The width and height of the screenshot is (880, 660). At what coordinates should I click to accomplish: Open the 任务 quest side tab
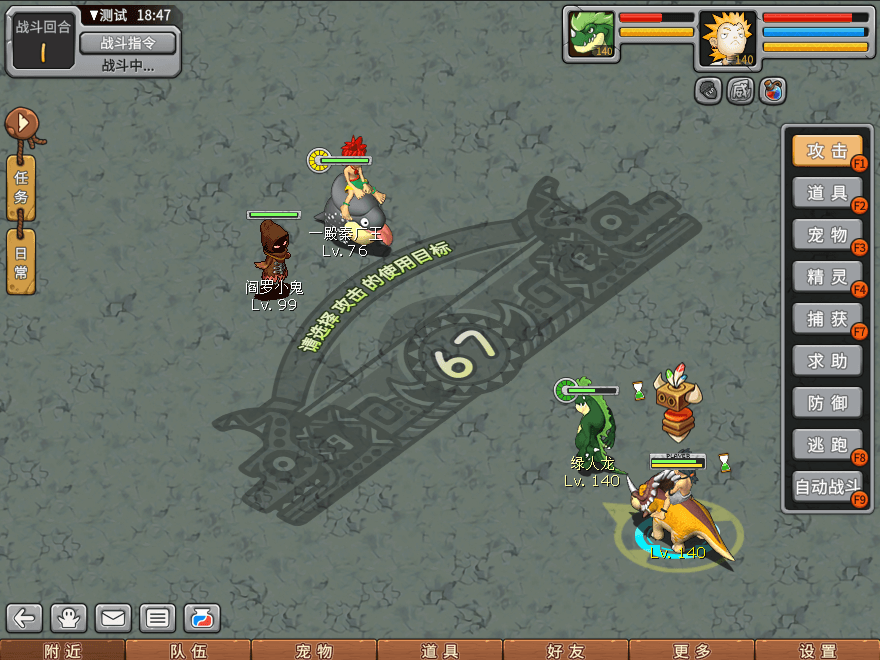pyautogui.click(x=21, y=187)
